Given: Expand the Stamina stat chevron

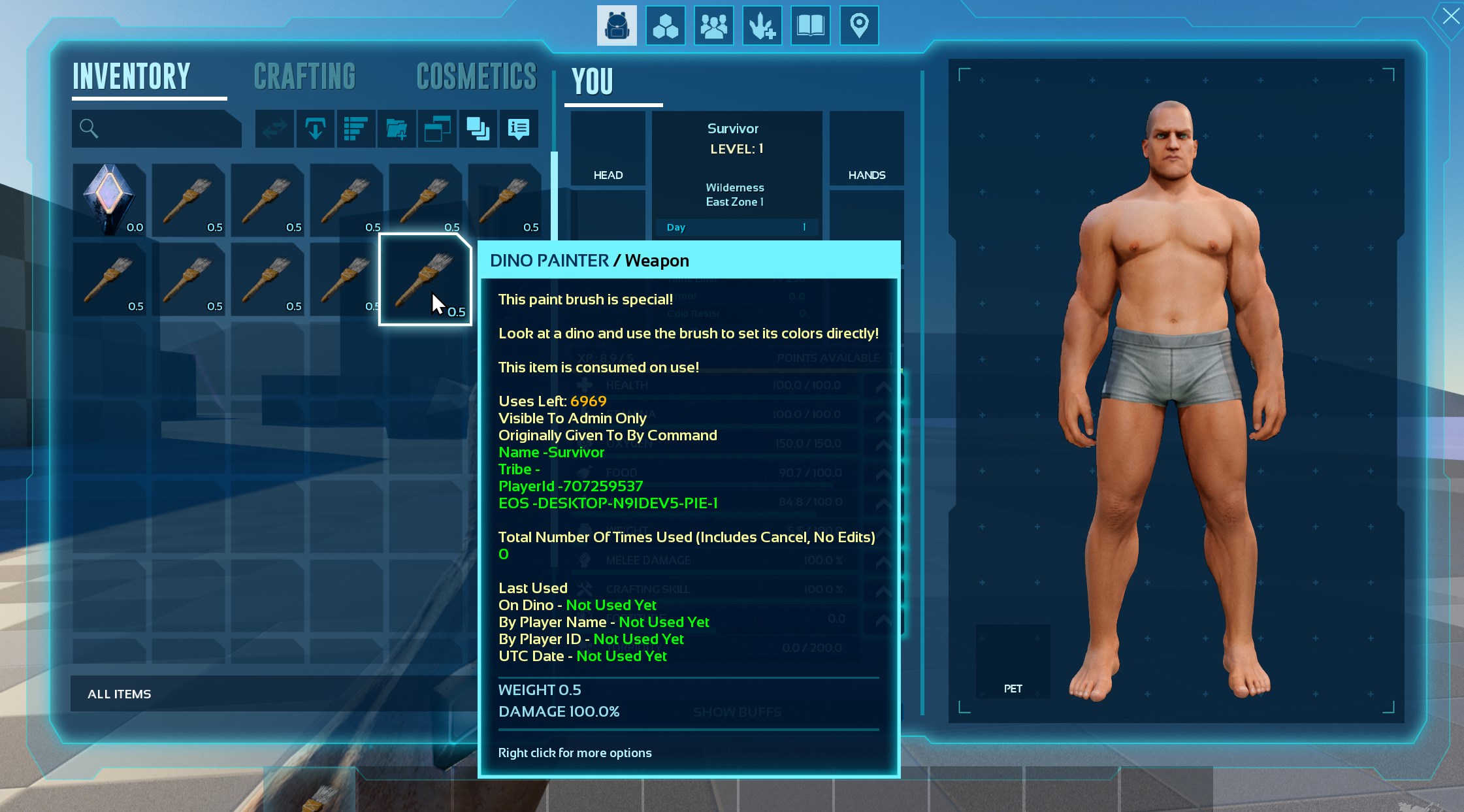Looking at the screenshot, I should pyautogui.click(x=883, y=414).
